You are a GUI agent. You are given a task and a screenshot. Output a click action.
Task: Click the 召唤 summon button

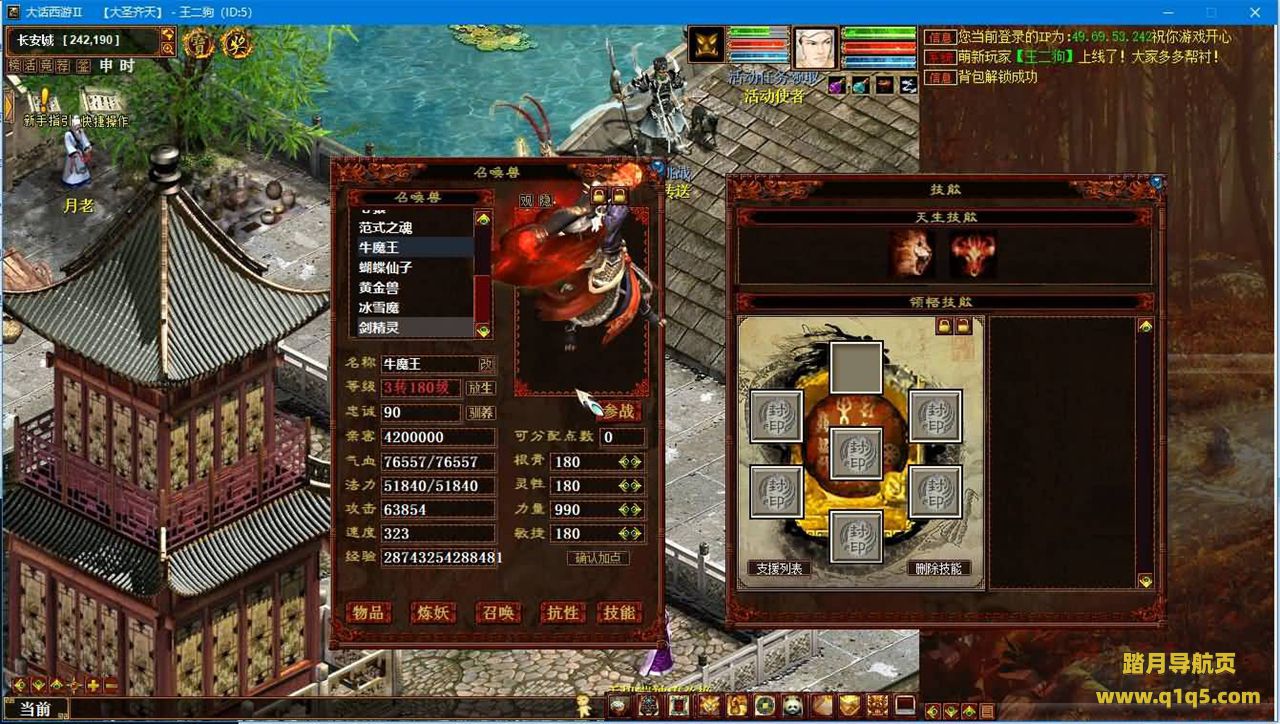[x=497, y=612]
